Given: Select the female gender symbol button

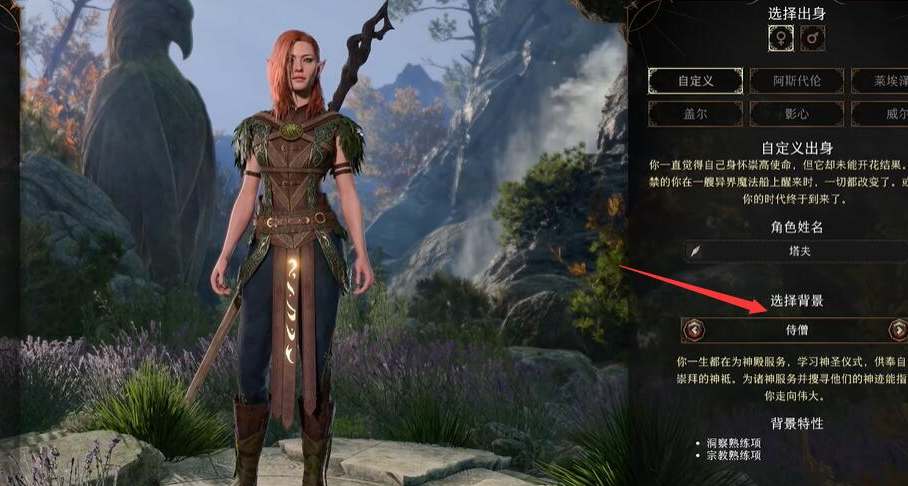Looking at the screenshot, I should pyautogui.click(x=781, y=39).
